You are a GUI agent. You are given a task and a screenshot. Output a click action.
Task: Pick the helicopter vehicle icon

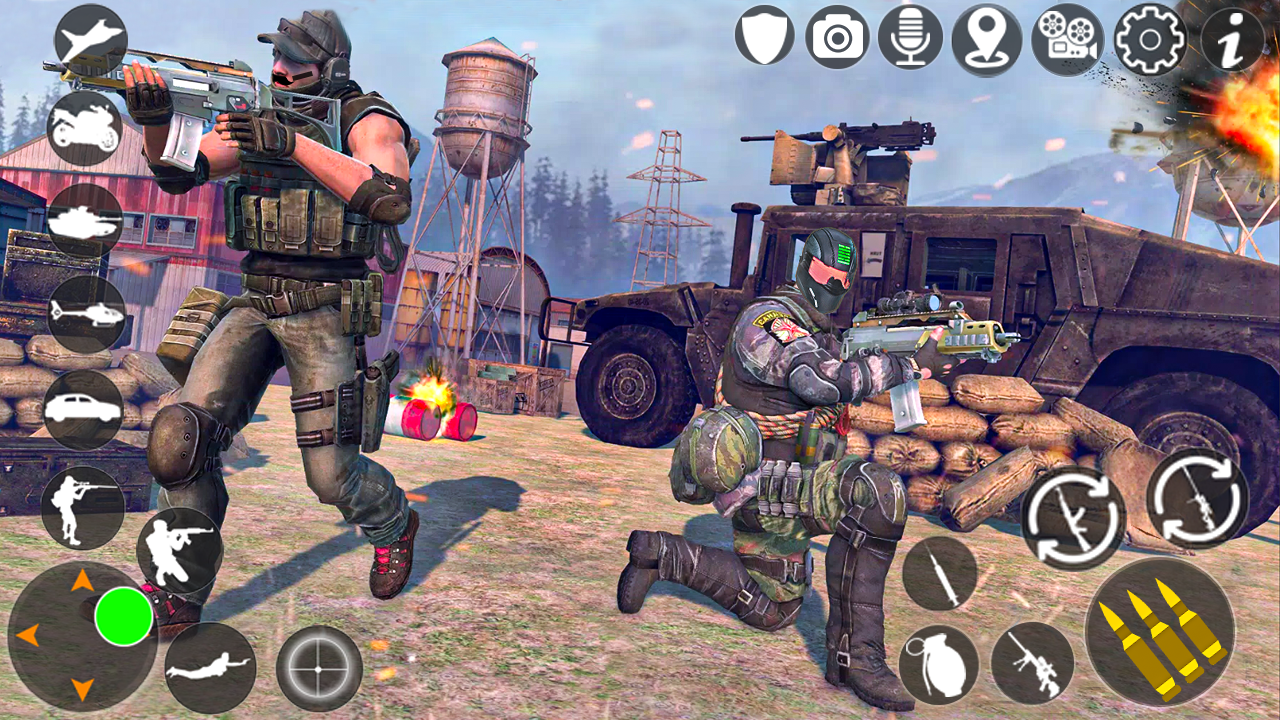point(88,313)
